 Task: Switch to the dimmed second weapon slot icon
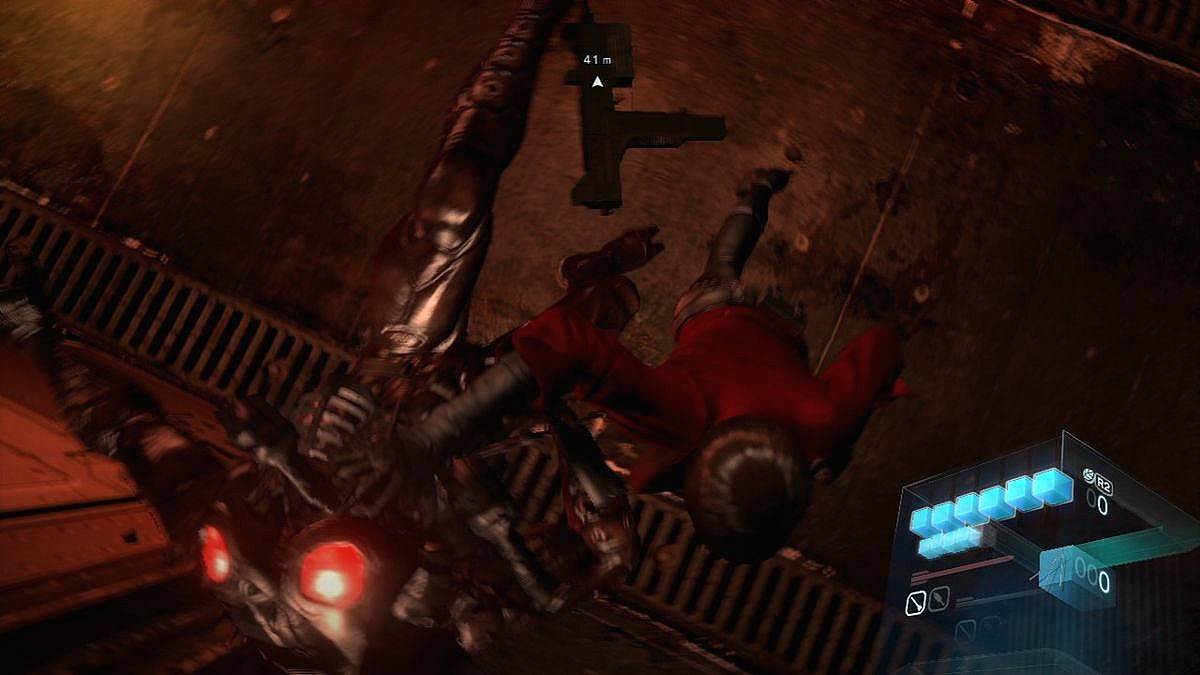point(938,600)
